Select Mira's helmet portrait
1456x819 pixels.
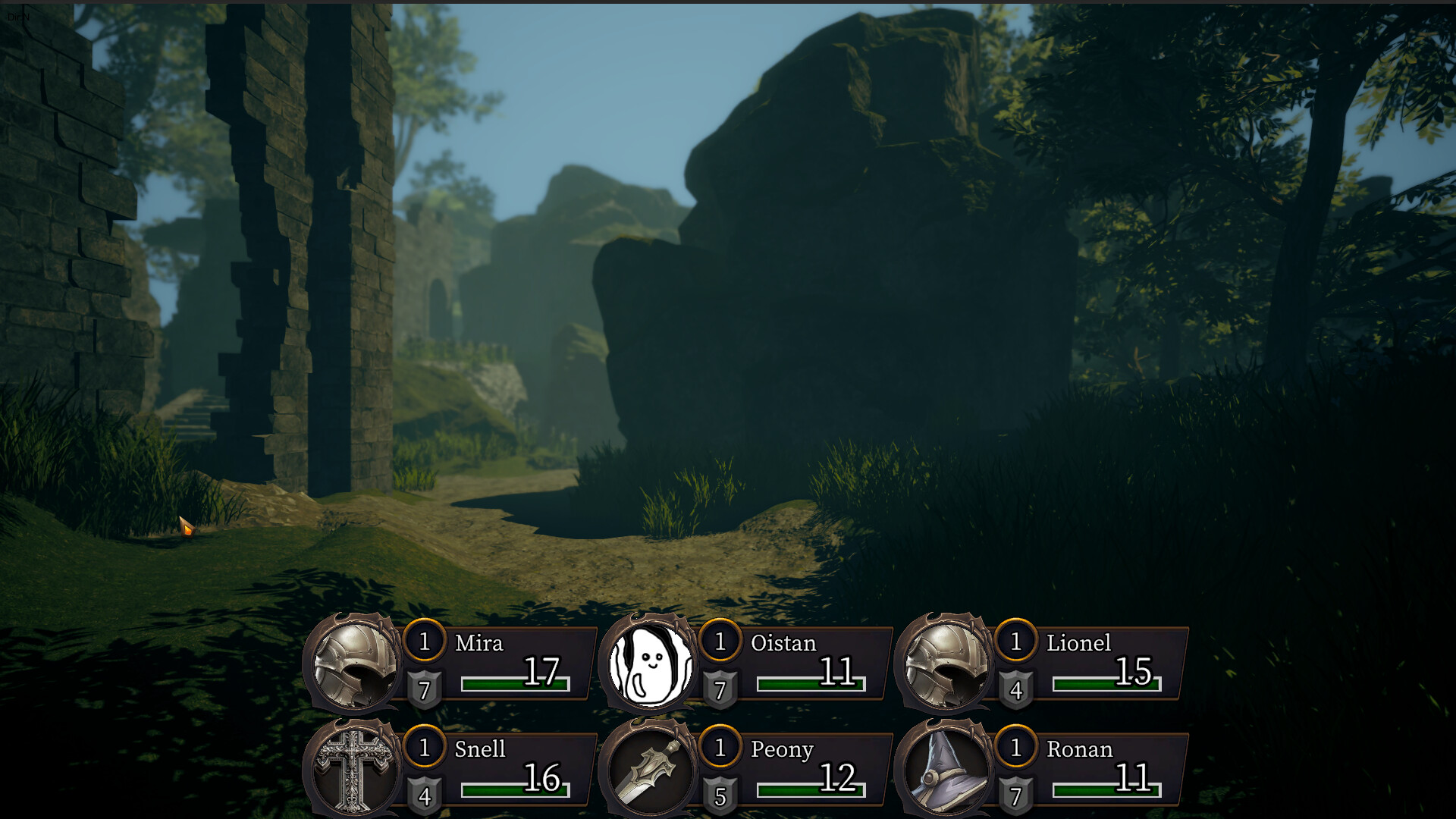(354, 664)
